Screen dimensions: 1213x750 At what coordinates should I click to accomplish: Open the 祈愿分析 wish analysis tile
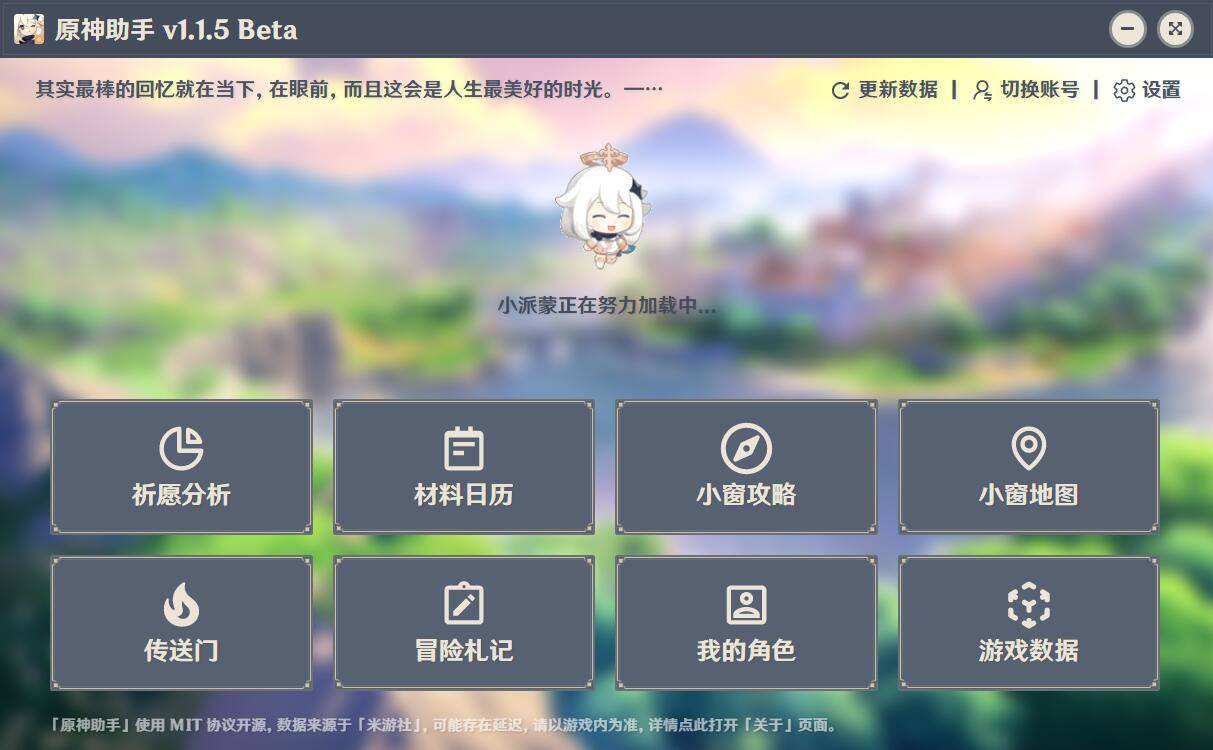(x=181, y=467)
